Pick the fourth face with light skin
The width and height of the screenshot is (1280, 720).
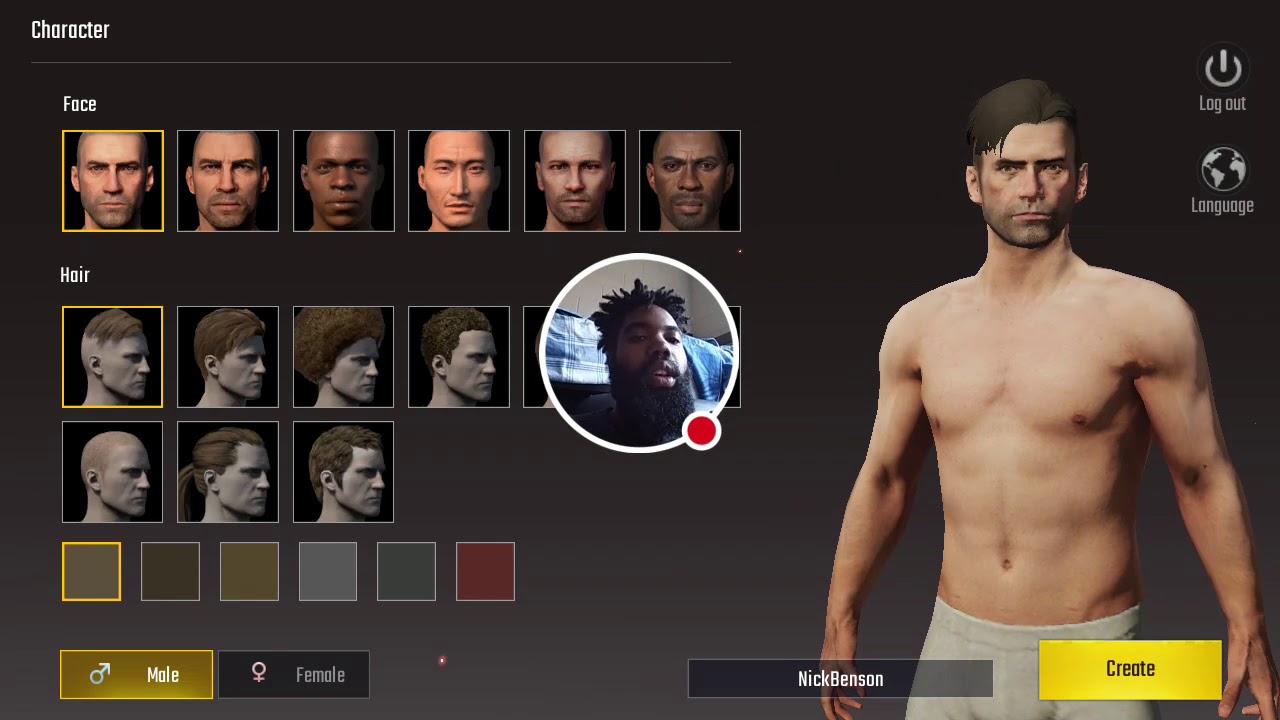click(459, 181)
